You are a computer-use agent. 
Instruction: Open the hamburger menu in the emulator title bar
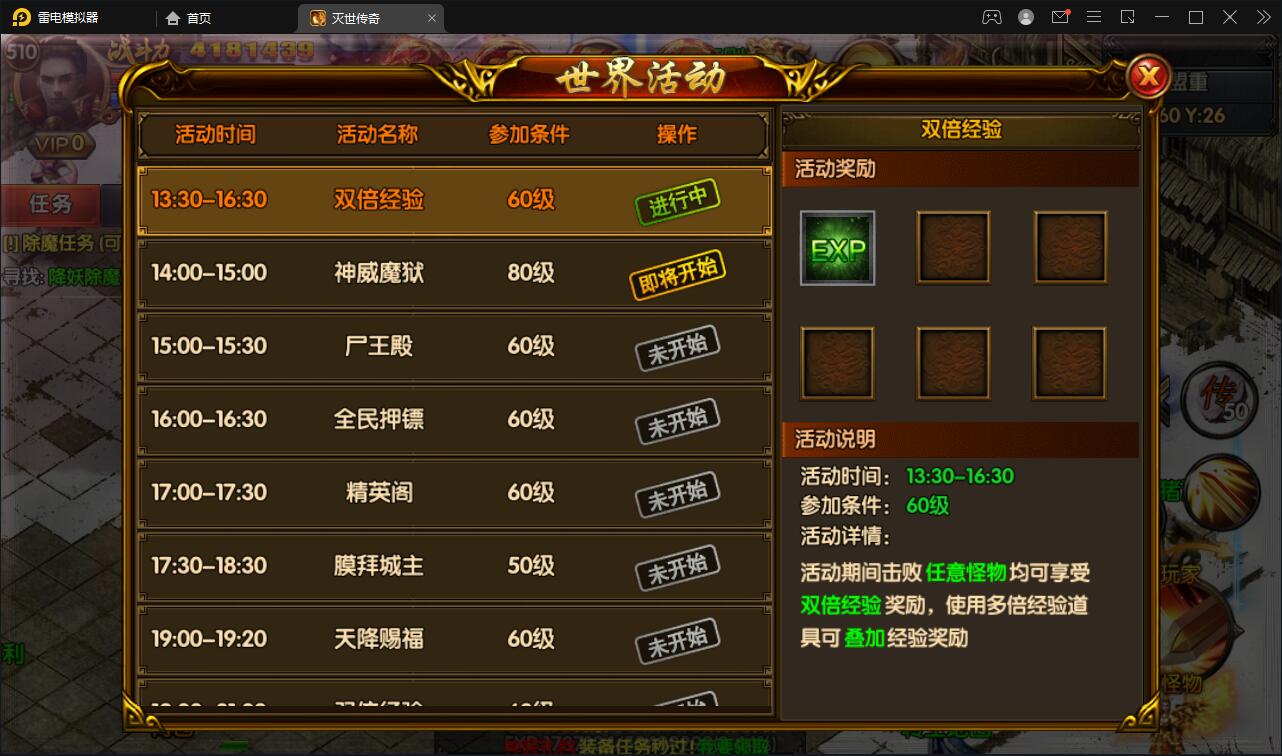coord(1094,17)
